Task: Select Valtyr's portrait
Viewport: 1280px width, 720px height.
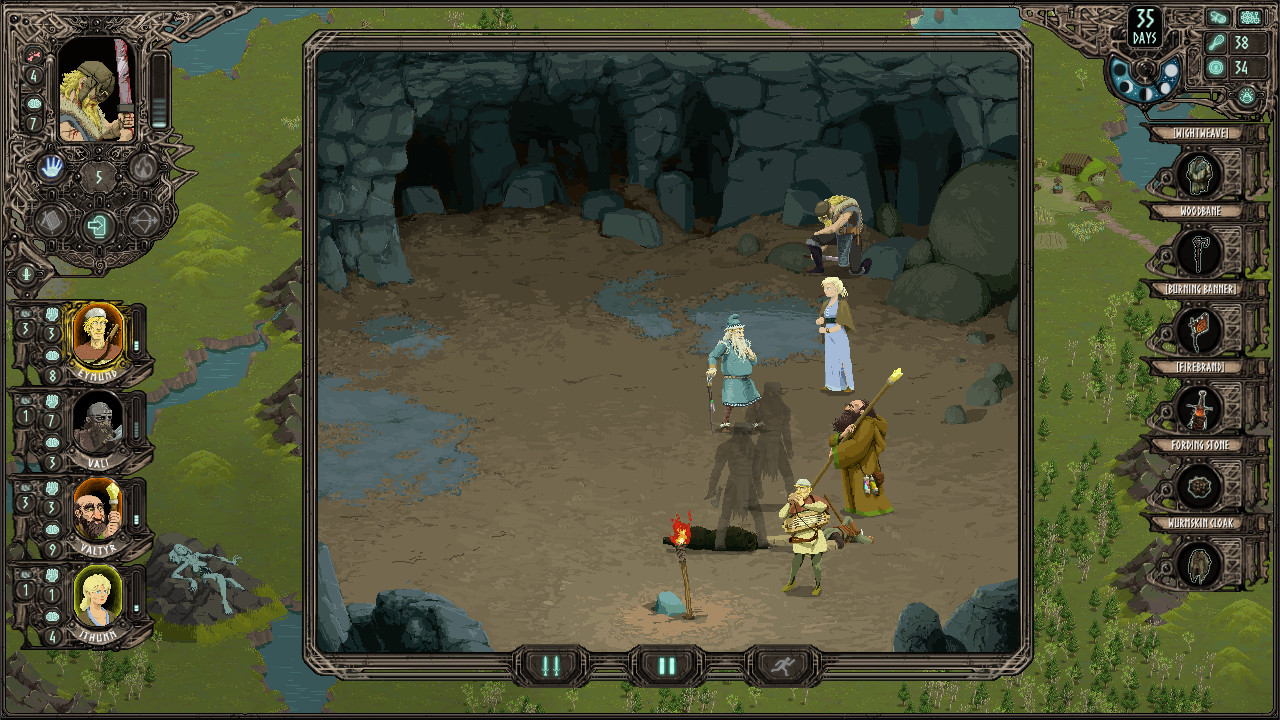Action: (x=99, y=506)
